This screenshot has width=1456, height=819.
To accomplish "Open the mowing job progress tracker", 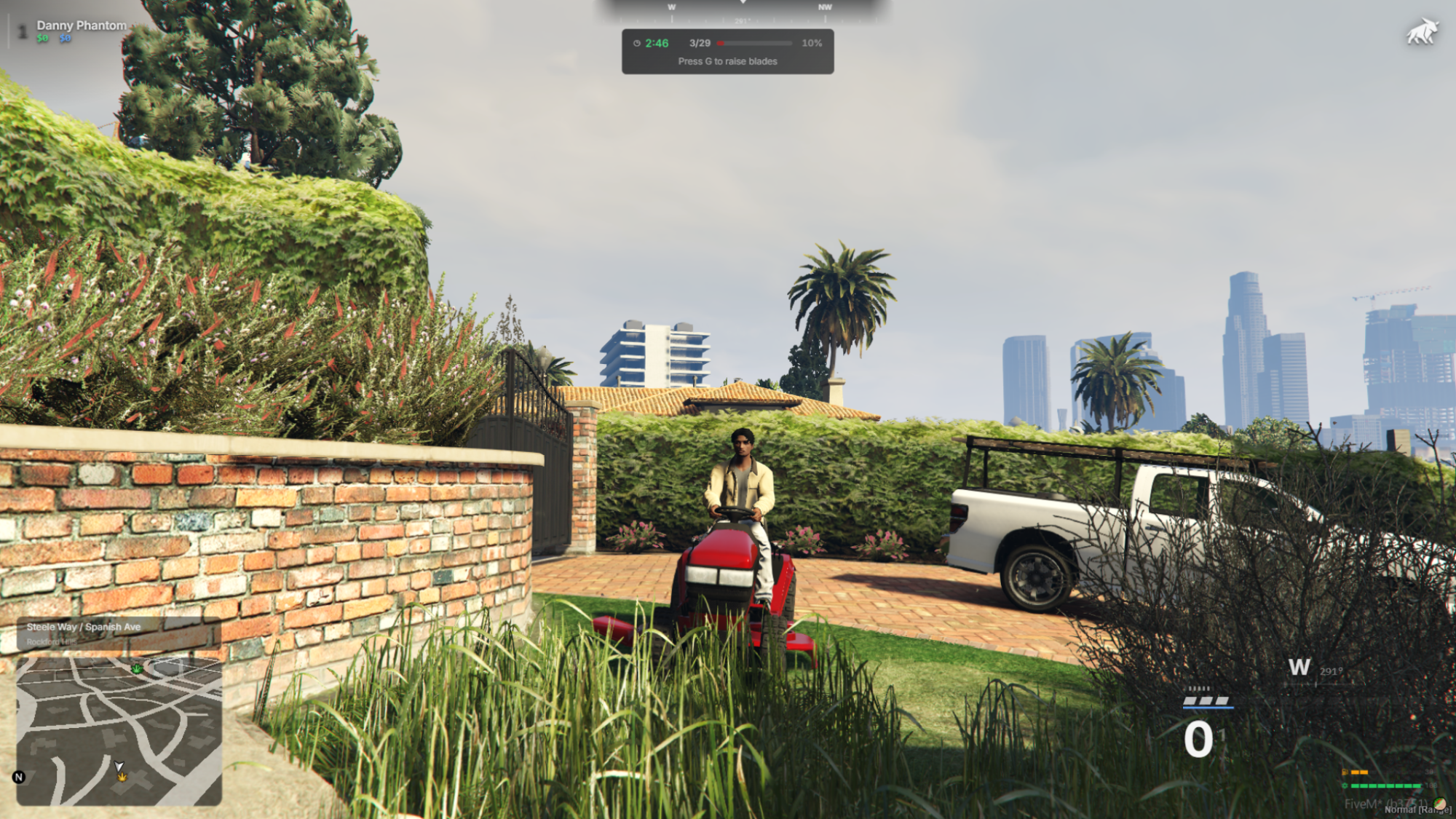I will 727,52.
